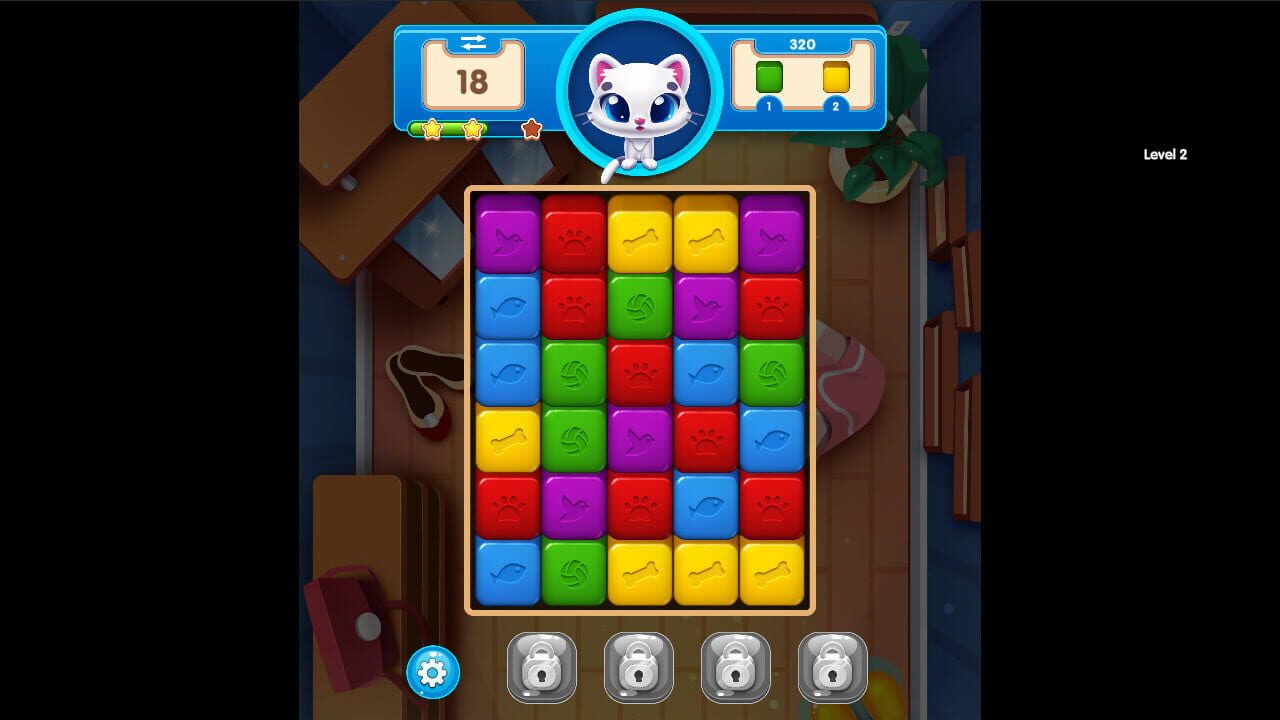Select the Level 2 label on the right
Image resolution: width=1280 pixels, height=720 pixels.
pyautogui.click(x=1166, y=154)
